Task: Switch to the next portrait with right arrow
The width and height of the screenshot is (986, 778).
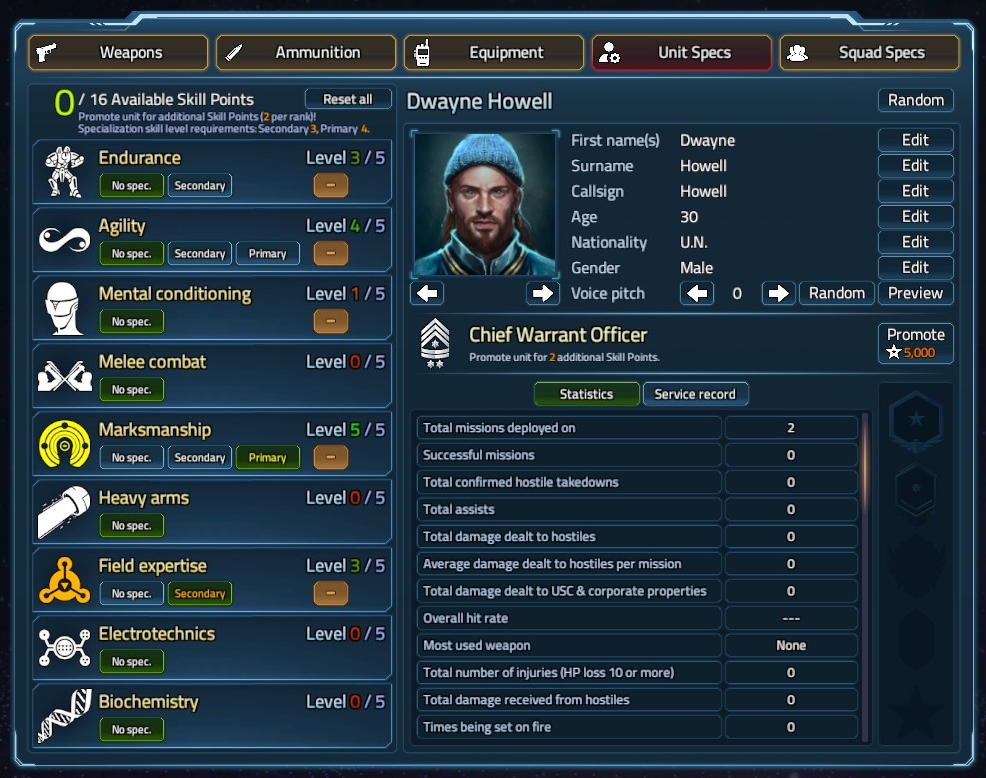Action: 543,293
